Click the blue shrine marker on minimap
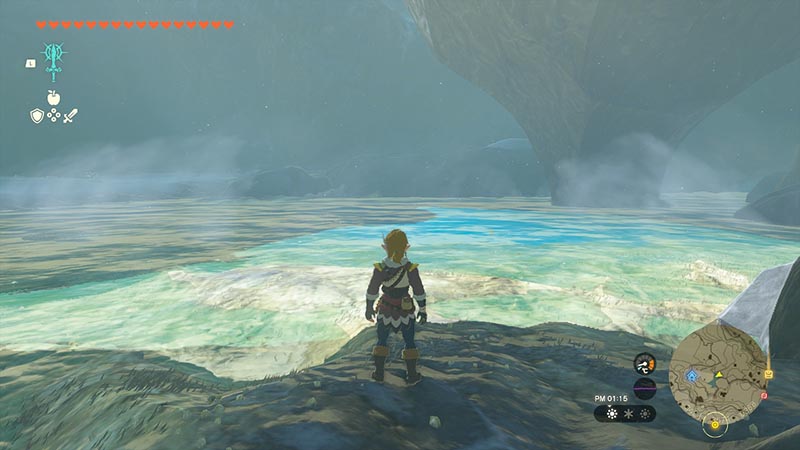 (692, 376)
